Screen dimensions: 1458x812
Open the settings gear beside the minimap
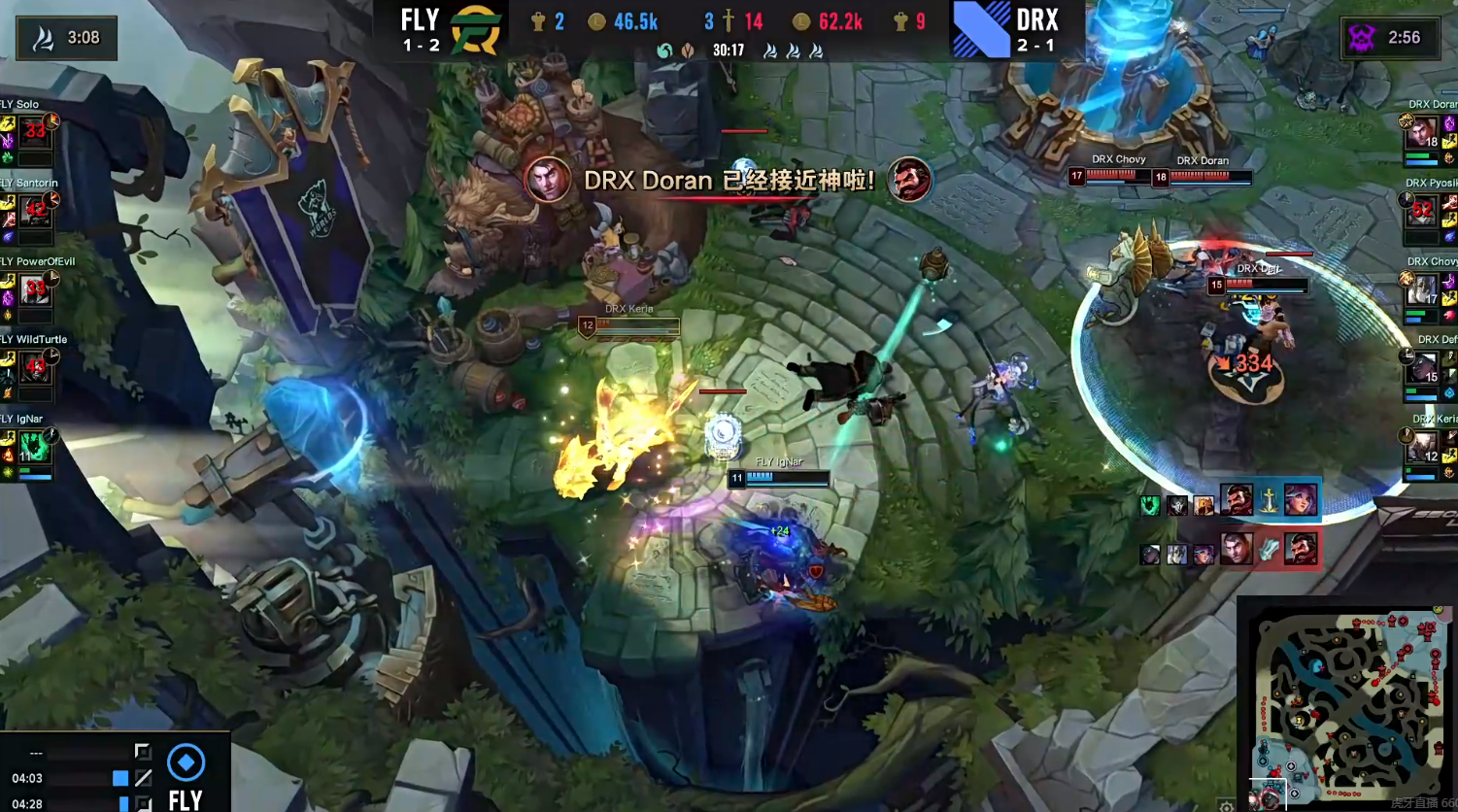click(x=1227, y=806)
